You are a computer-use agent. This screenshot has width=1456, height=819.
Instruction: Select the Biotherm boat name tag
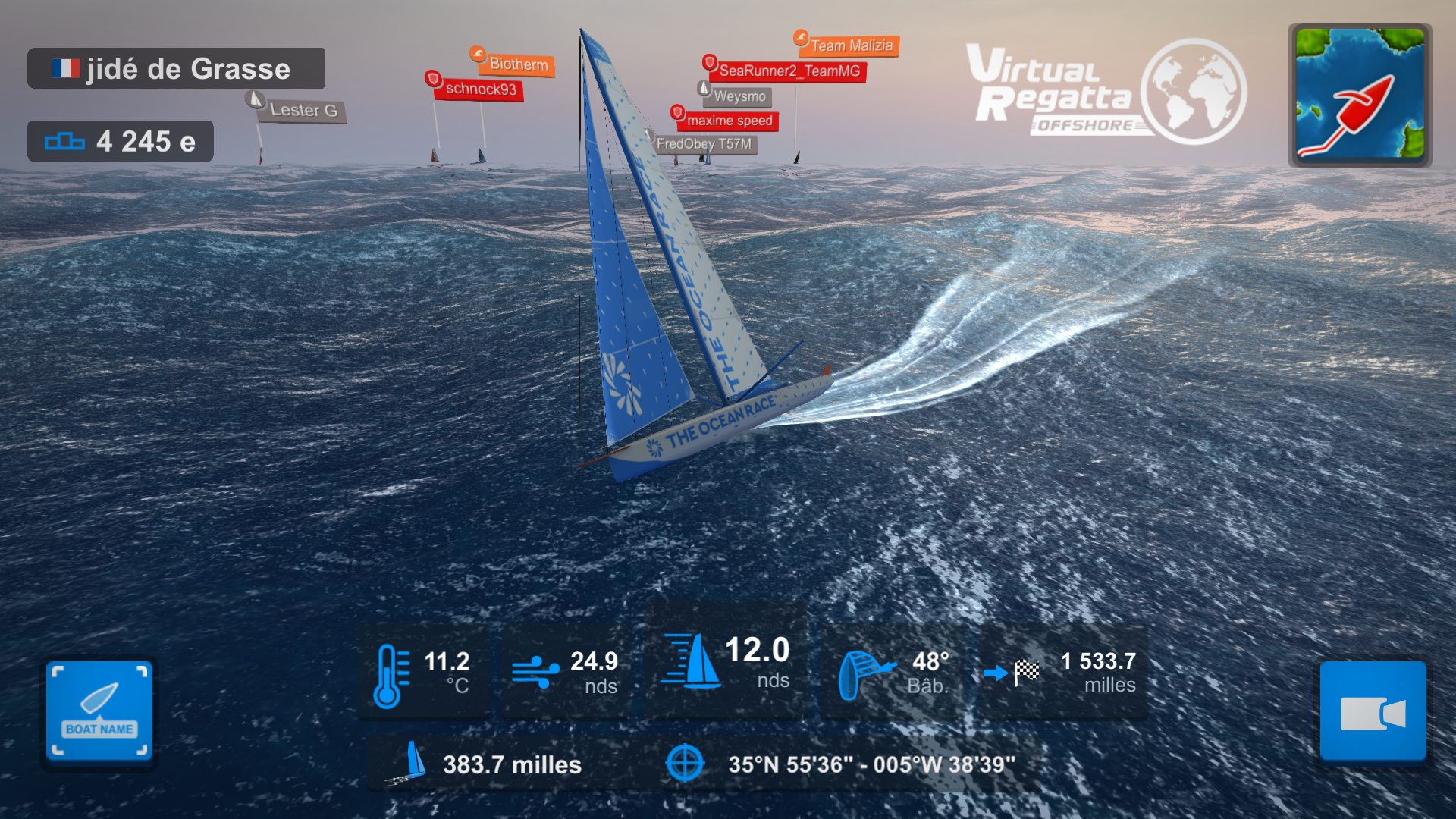coord(518,64)
